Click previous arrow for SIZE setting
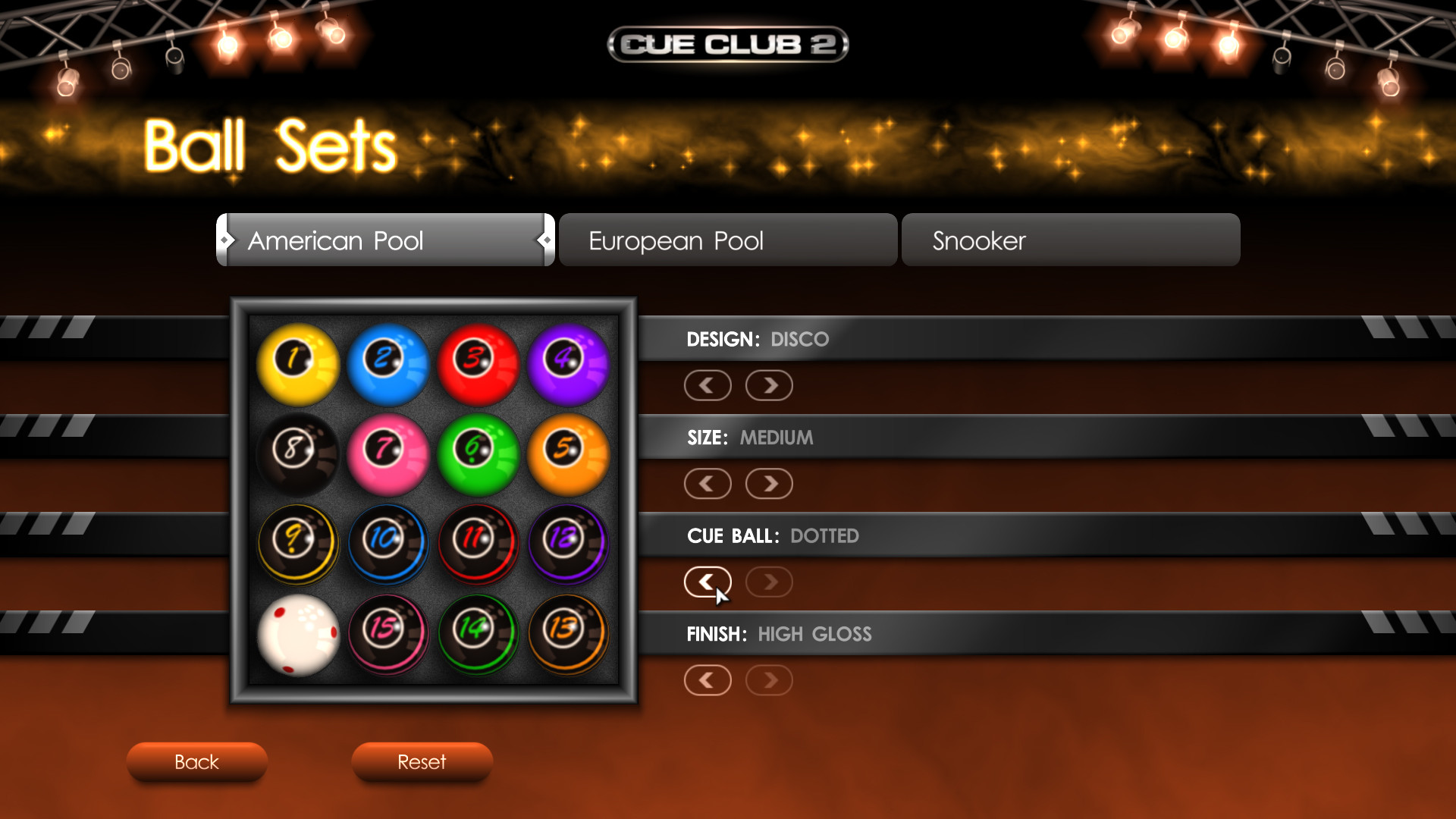Screen dimensions: 1456x819 pyautogui.click(x=708, y=483)
